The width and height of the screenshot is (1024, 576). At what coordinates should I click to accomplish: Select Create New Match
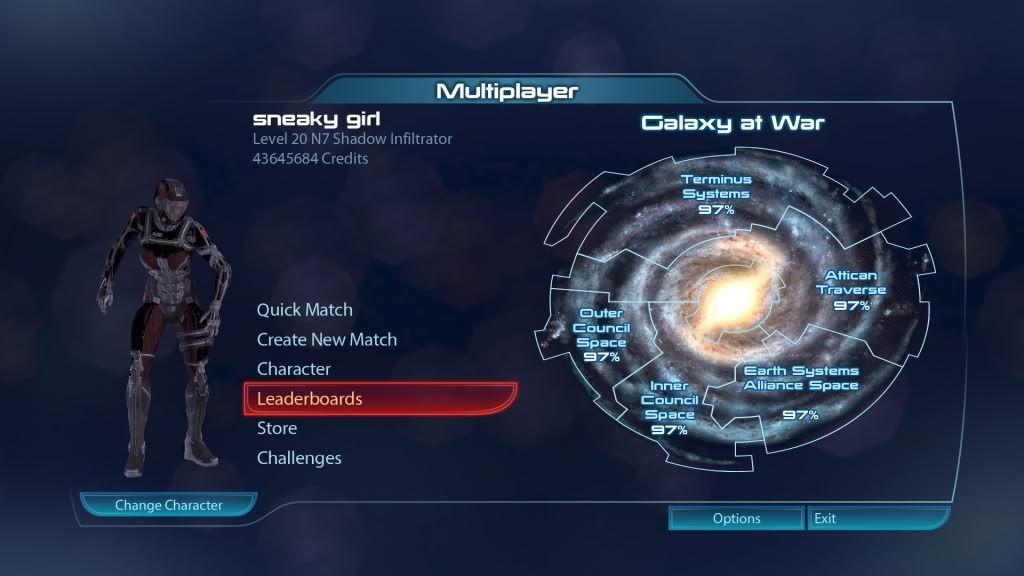tap(326, 340)
